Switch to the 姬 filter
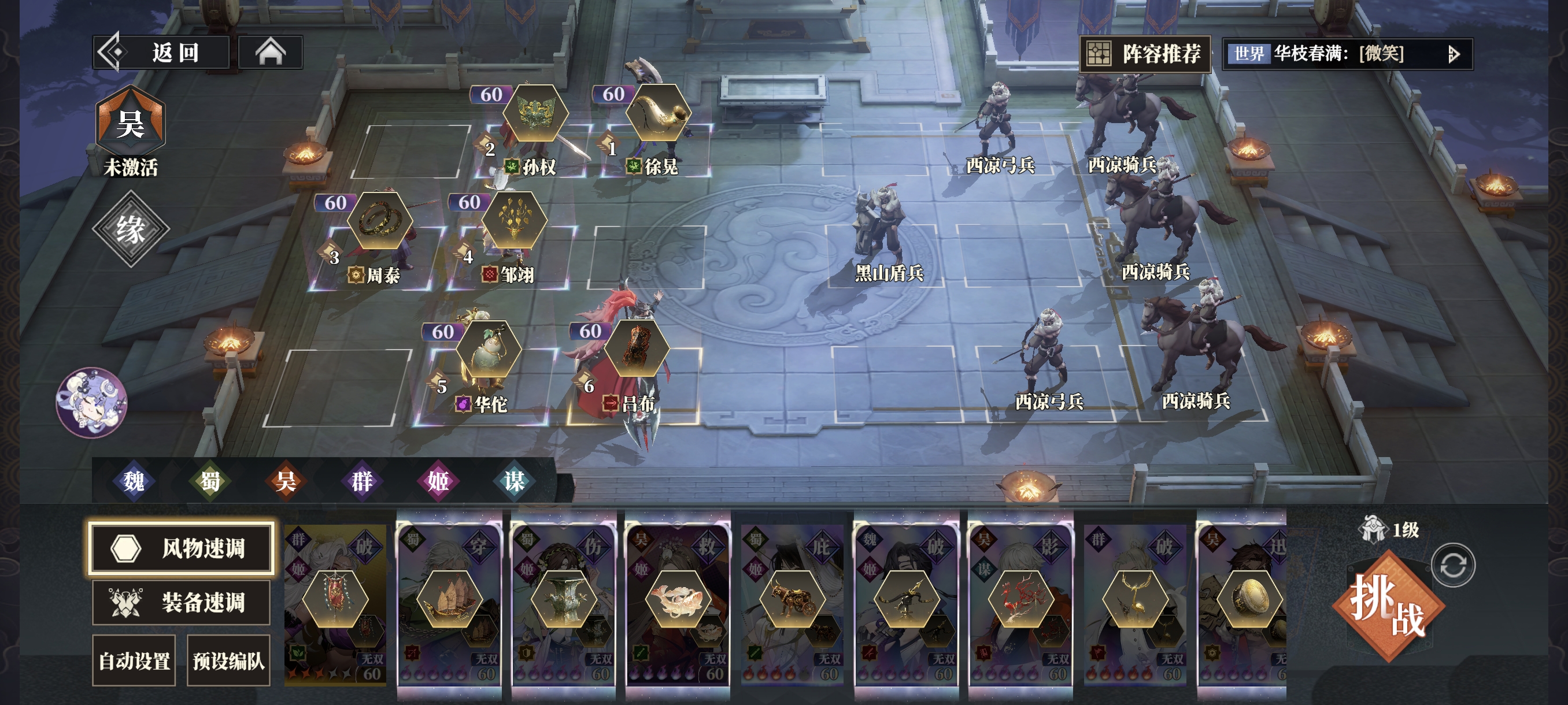 tap(438, 481)
